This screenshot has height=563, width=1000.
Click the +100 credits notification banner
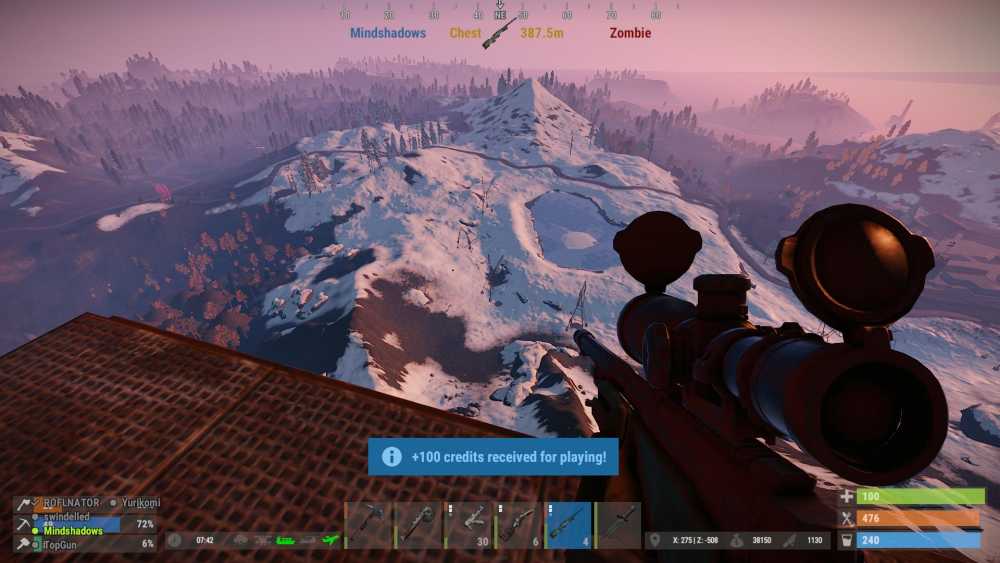(493, 456)
